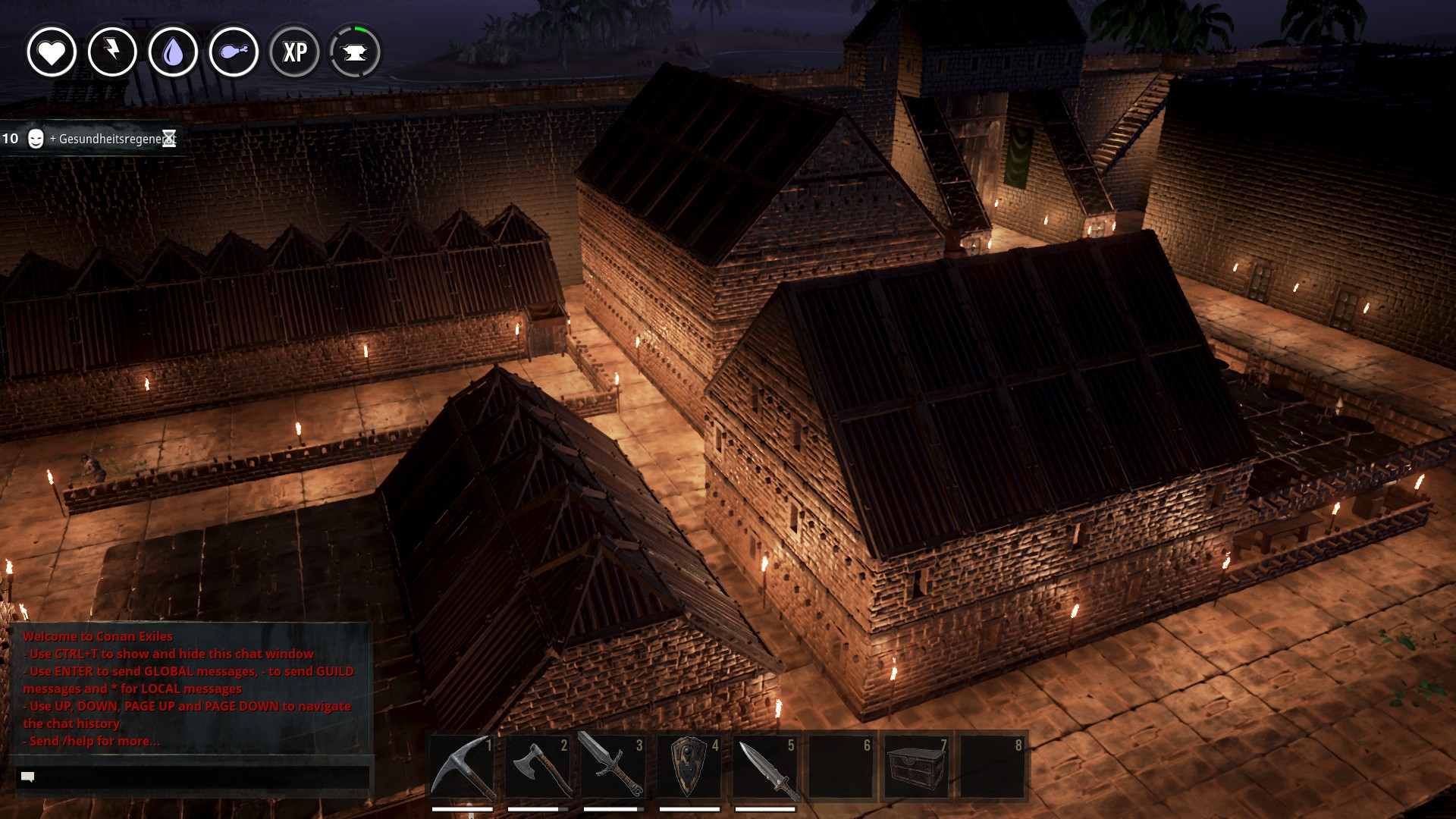The width and height of the screenshot is (1456, 819).
Task: Click the anvil encumbrance icon
Action: [355, 52]
